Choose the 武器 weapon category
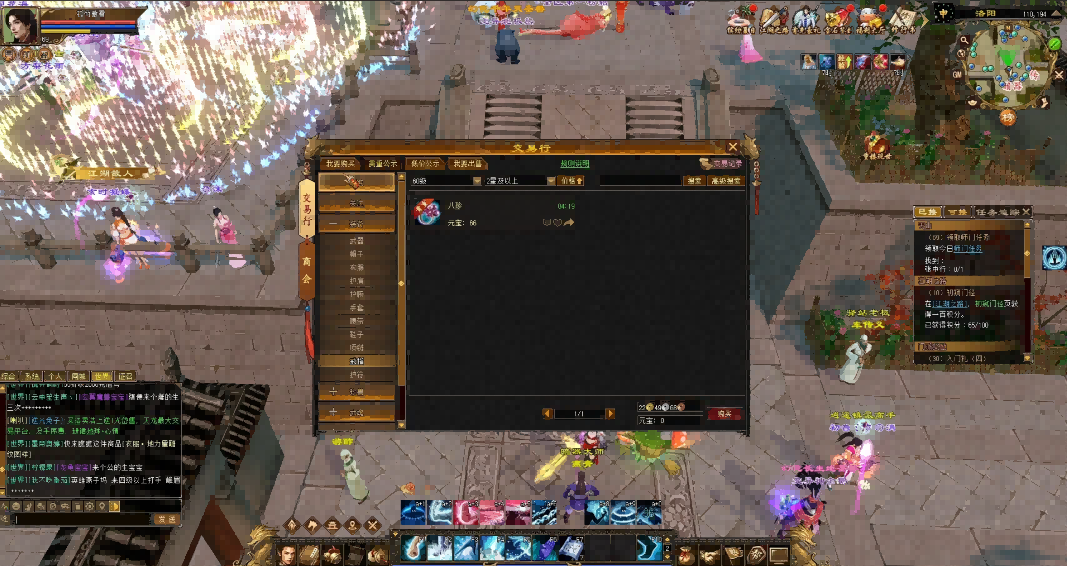 point(356,241)
